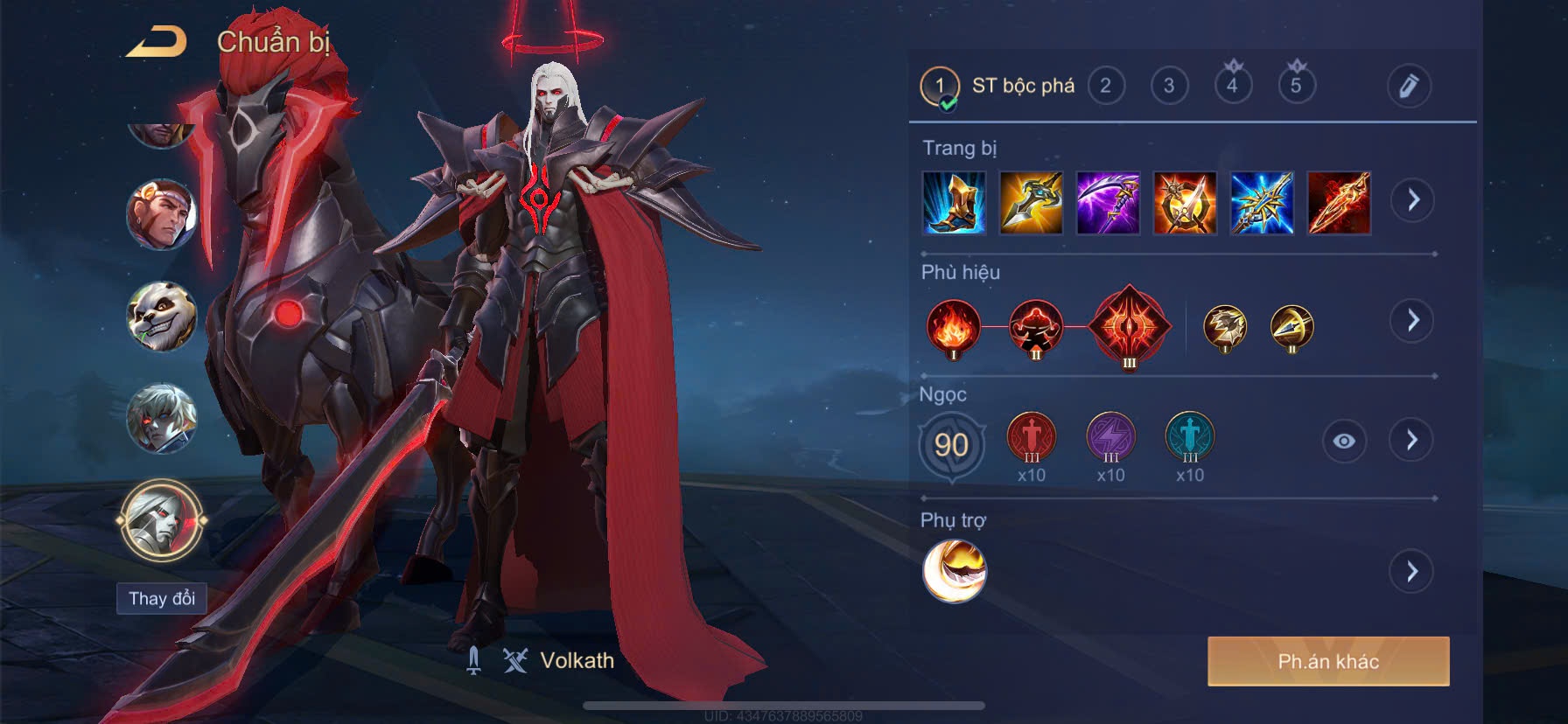Open locked build preset 5
Image resolution: width=1568 pixels, height=724 pixels.
1296,84
